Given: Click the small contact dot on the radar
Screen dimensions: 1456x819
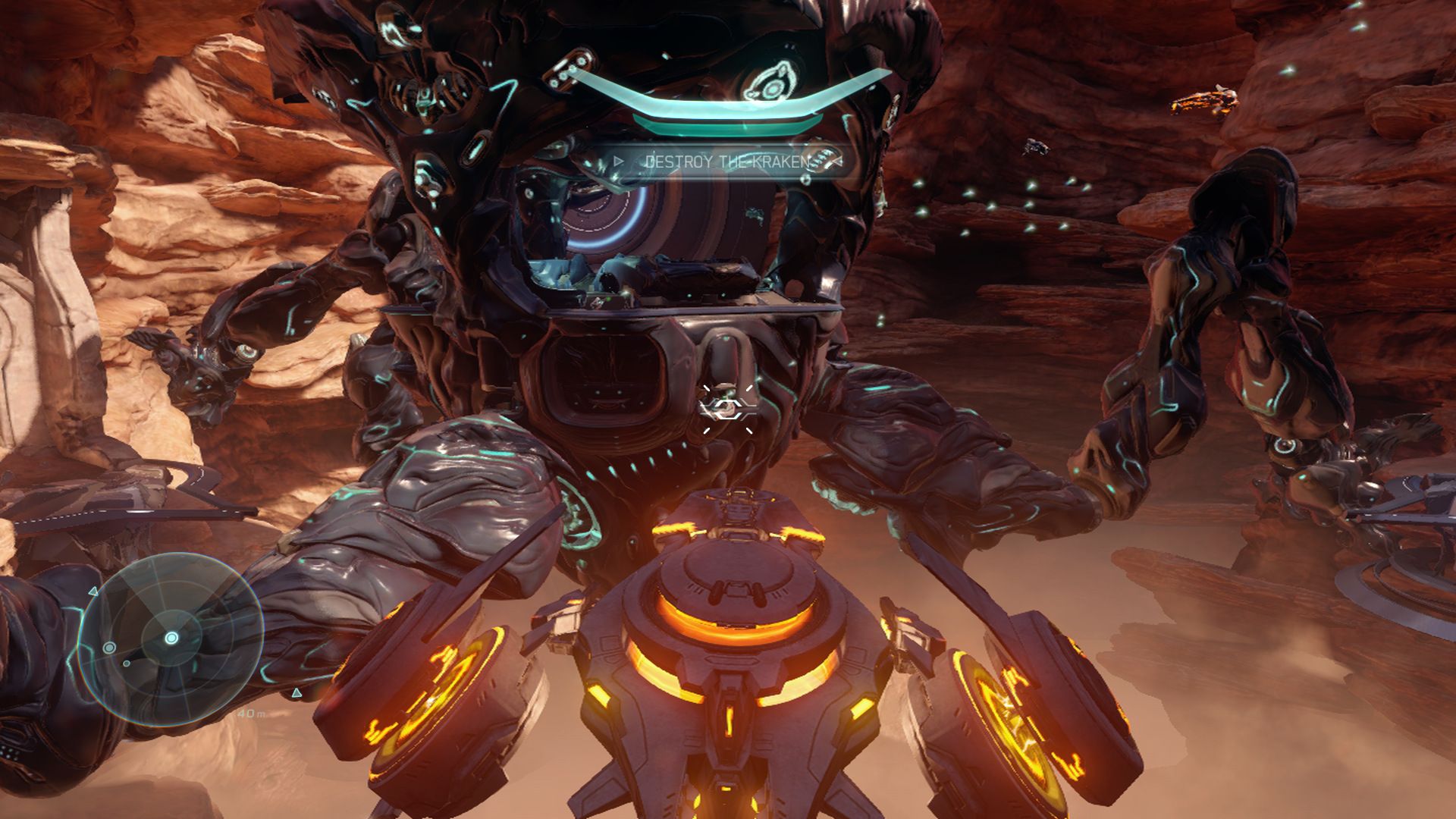Looking at the screenshot, I should (x=126, y=664).
